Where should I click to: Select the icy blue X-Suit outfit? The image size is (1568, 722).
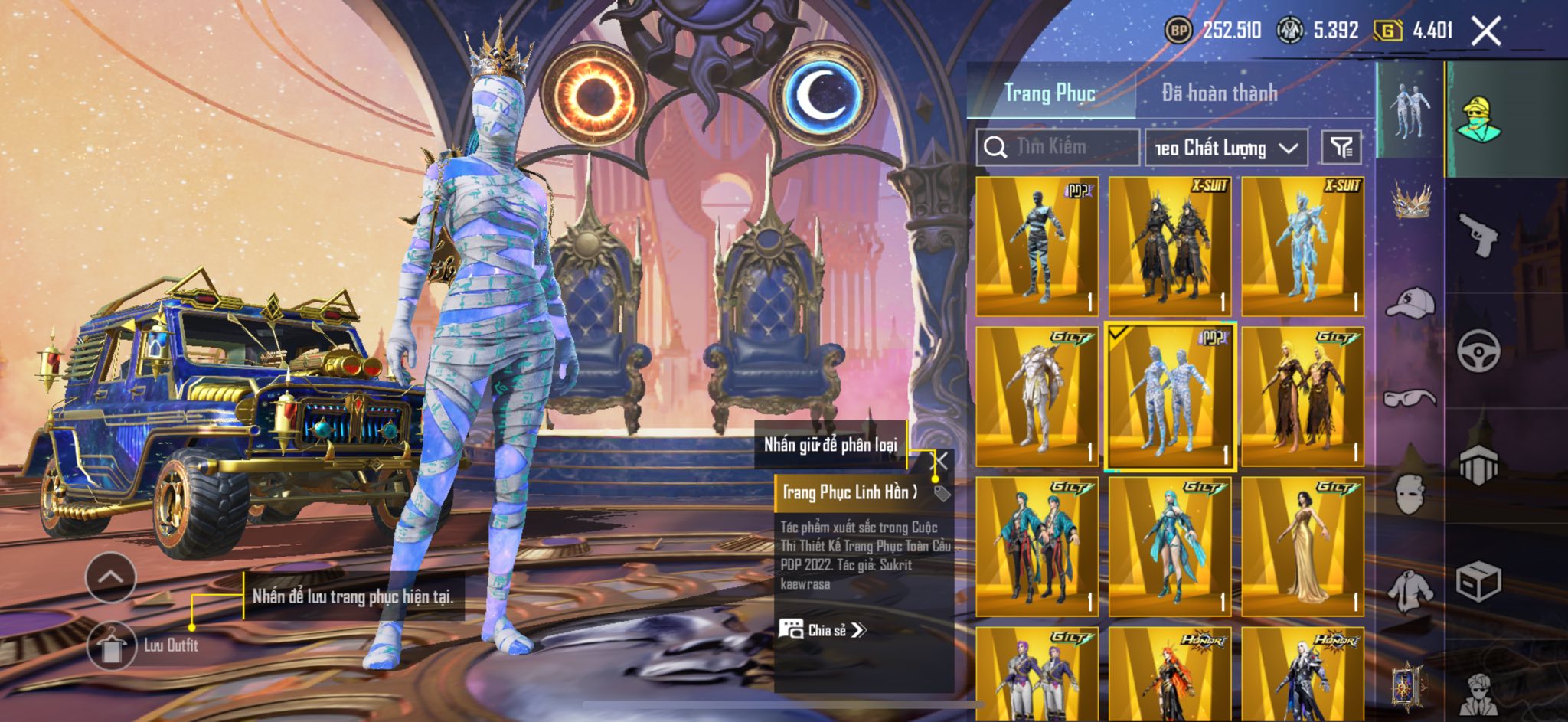1302,246
